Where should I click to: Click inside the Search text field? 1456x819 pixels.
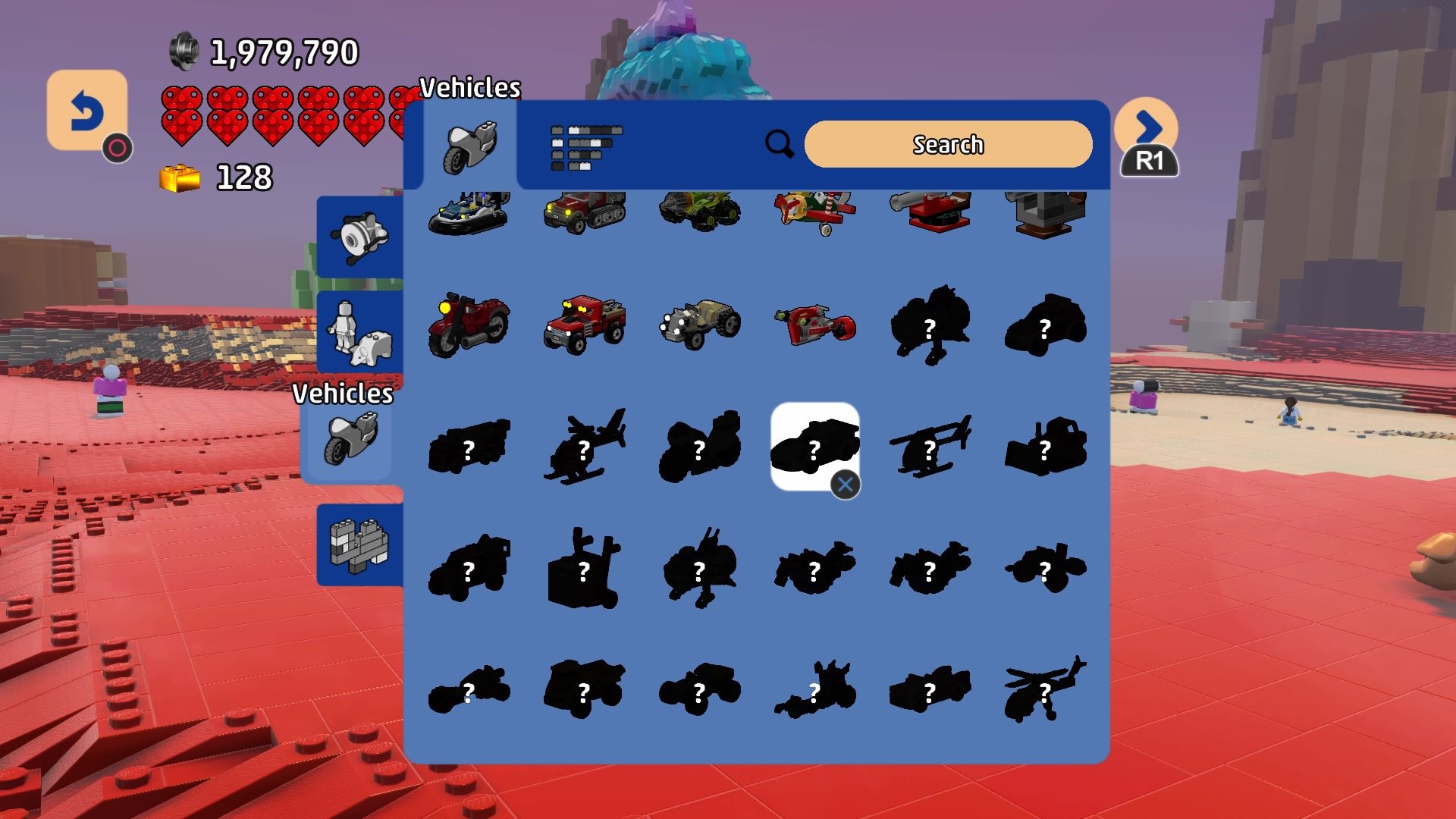[x=948, y=144]
